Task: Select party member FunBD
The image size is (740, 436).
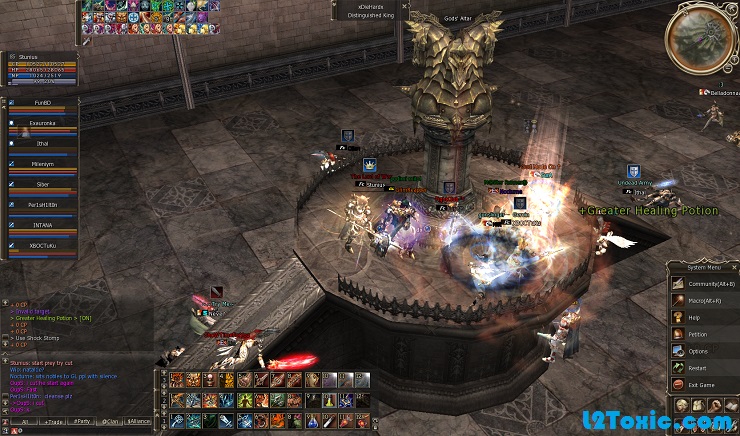Action: 42,102
